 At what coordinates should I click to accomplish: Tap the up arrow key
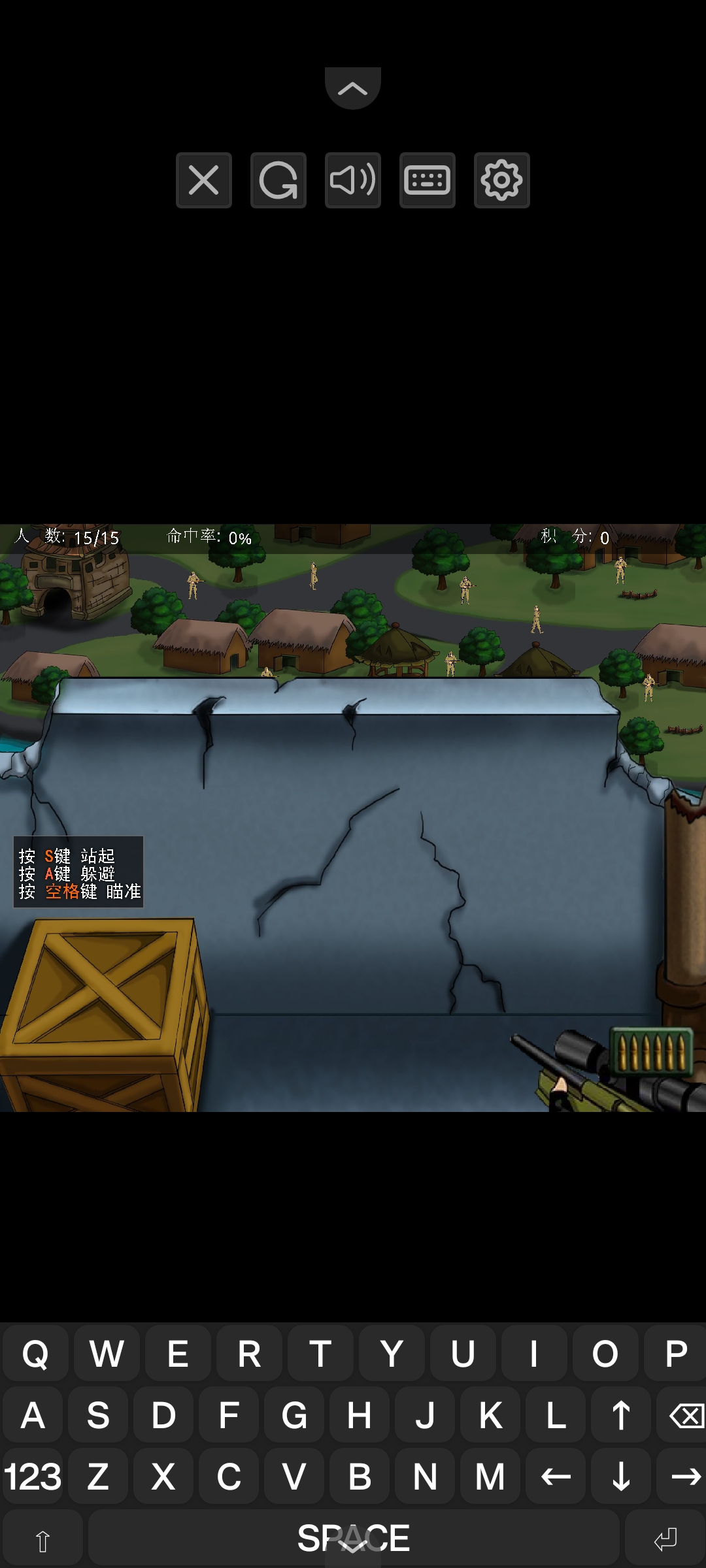(x=621, y=1415)
